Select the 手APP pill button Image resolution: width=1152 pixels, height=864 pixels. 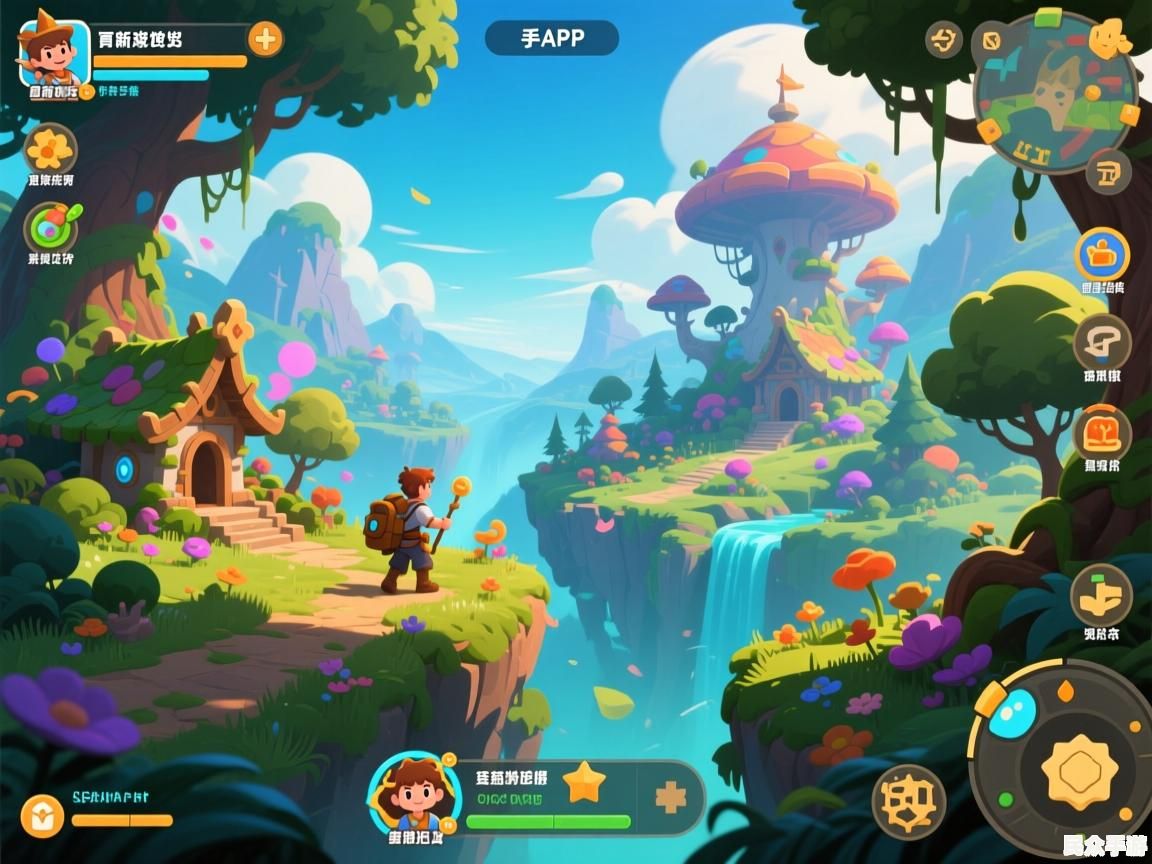pyautogui.click(x=552, y=39)
